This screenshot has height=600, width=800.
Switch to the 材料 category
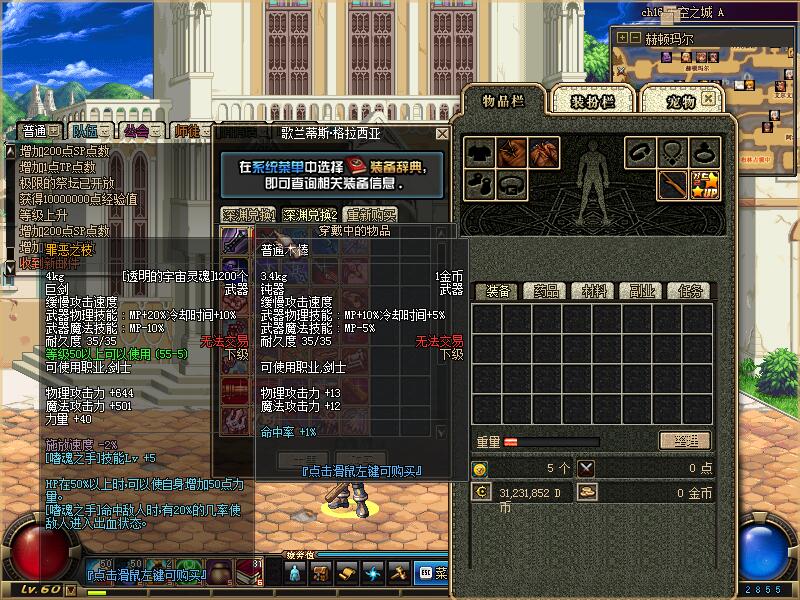(x=594, y=291)
